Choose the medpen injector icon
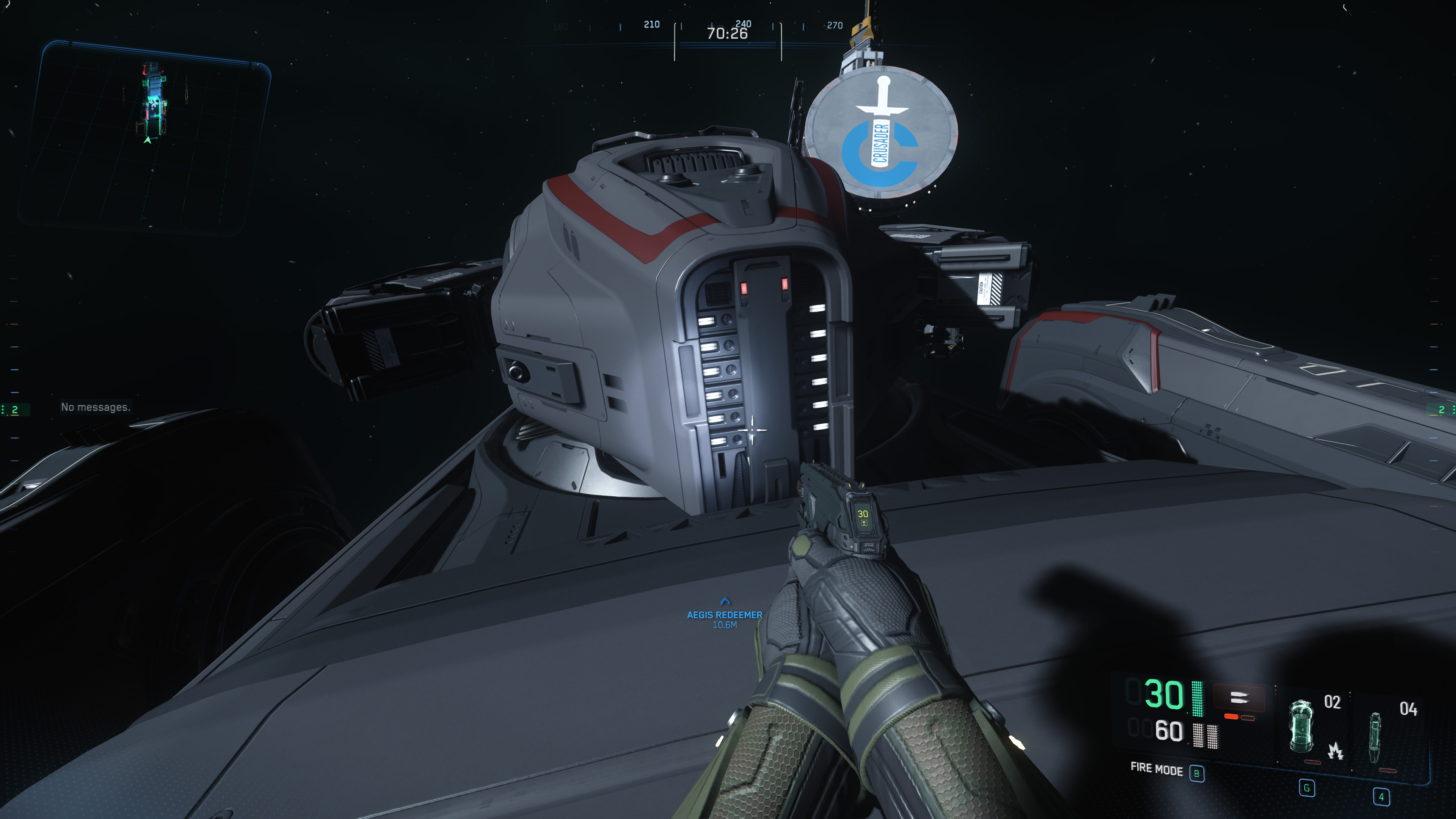 tap(1374, 737)
